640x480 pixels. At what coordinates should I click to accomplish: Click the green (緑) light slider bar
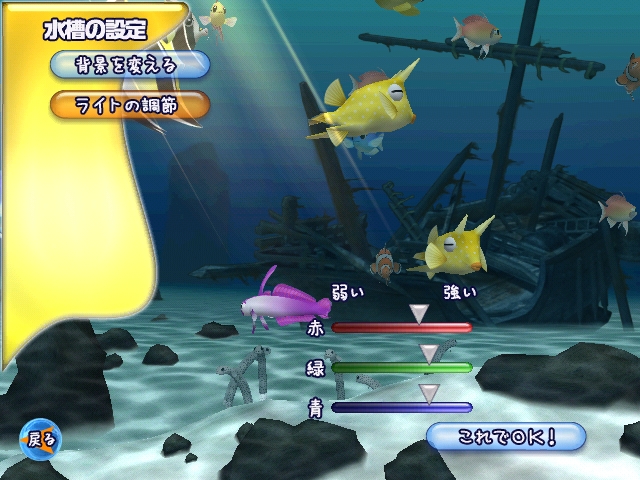coord(401,367)
